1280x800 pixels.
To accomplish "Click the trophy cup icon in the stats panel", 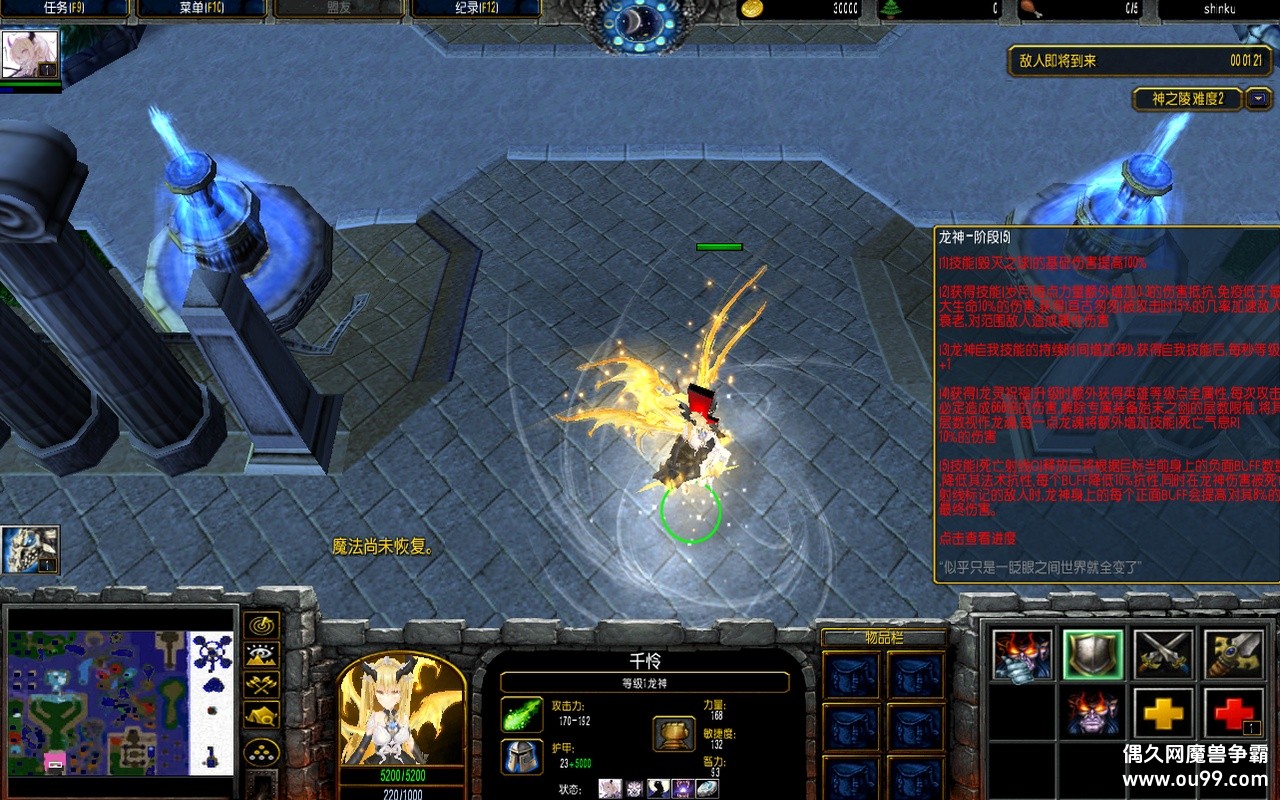I will (673, 733).
